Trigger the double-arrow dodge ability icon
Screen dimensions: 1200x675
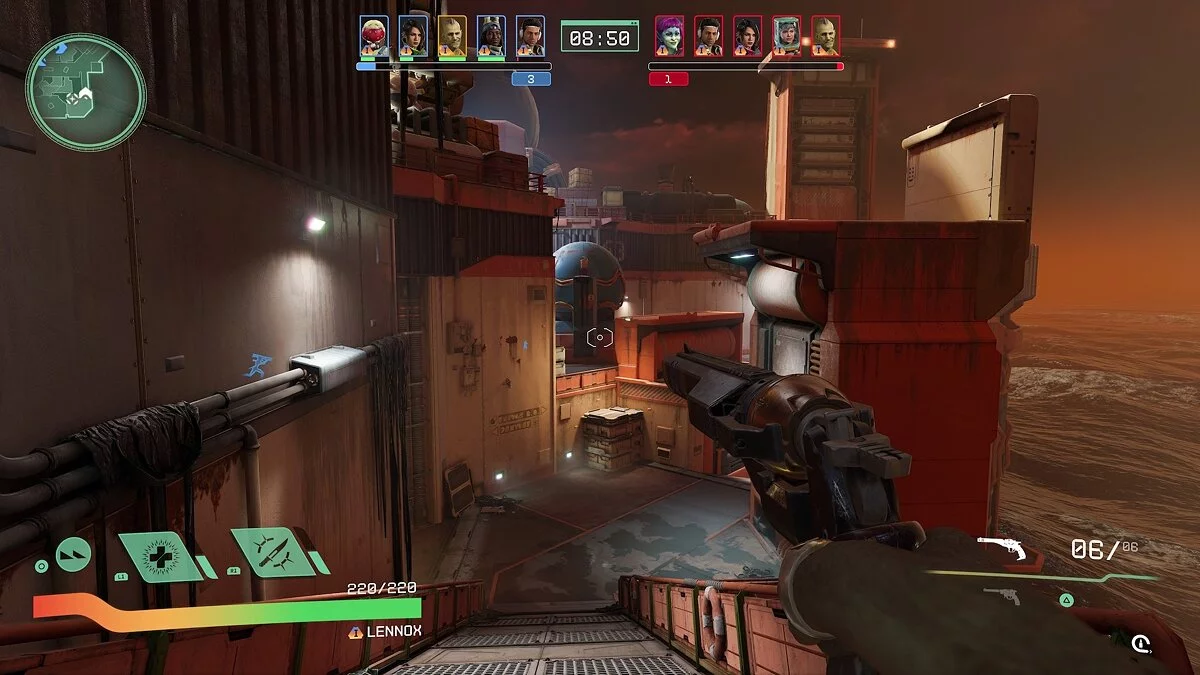point(73,554)
